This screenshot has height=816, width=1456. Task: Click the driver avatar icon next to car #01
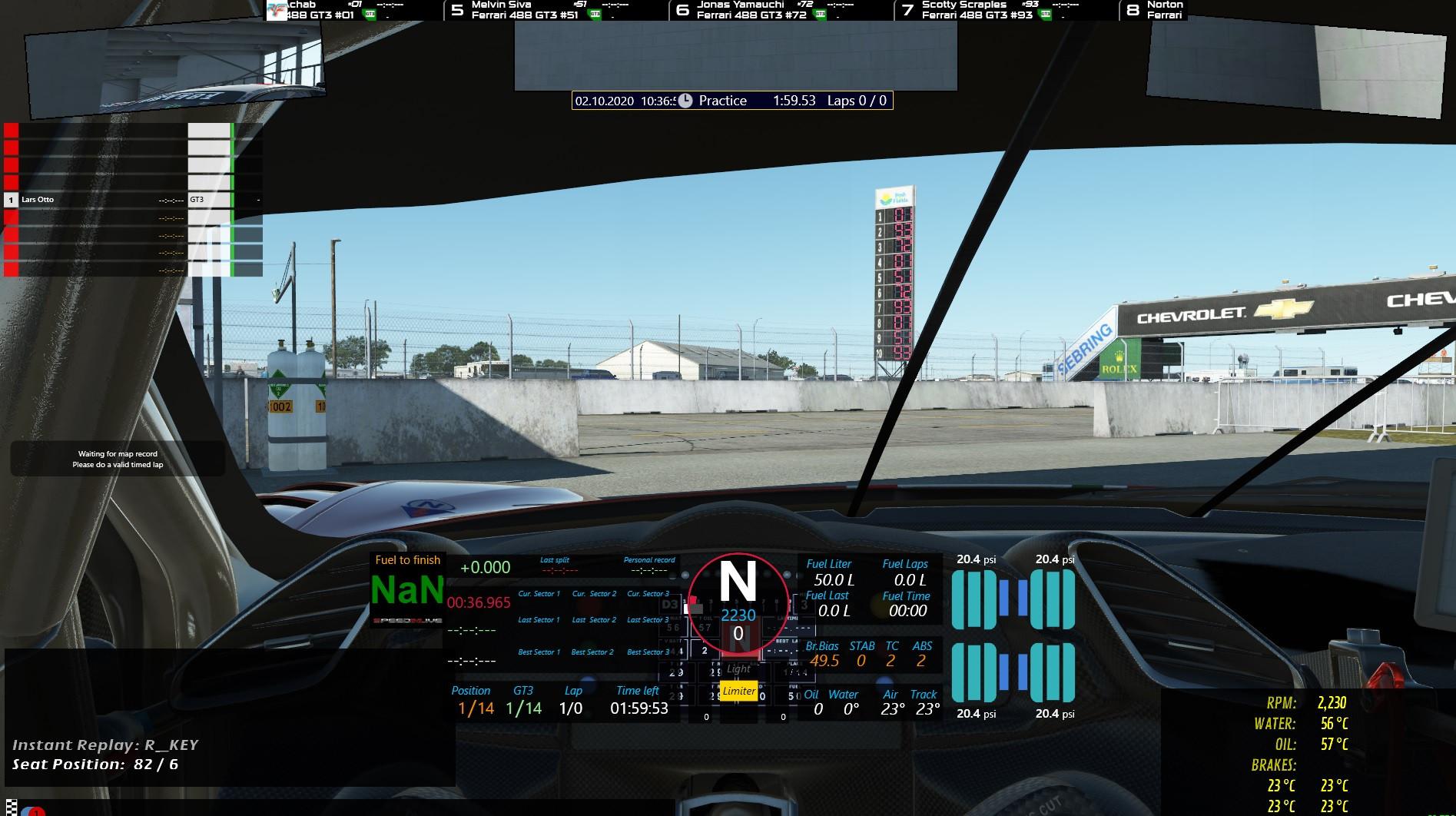tap(277, 10)
